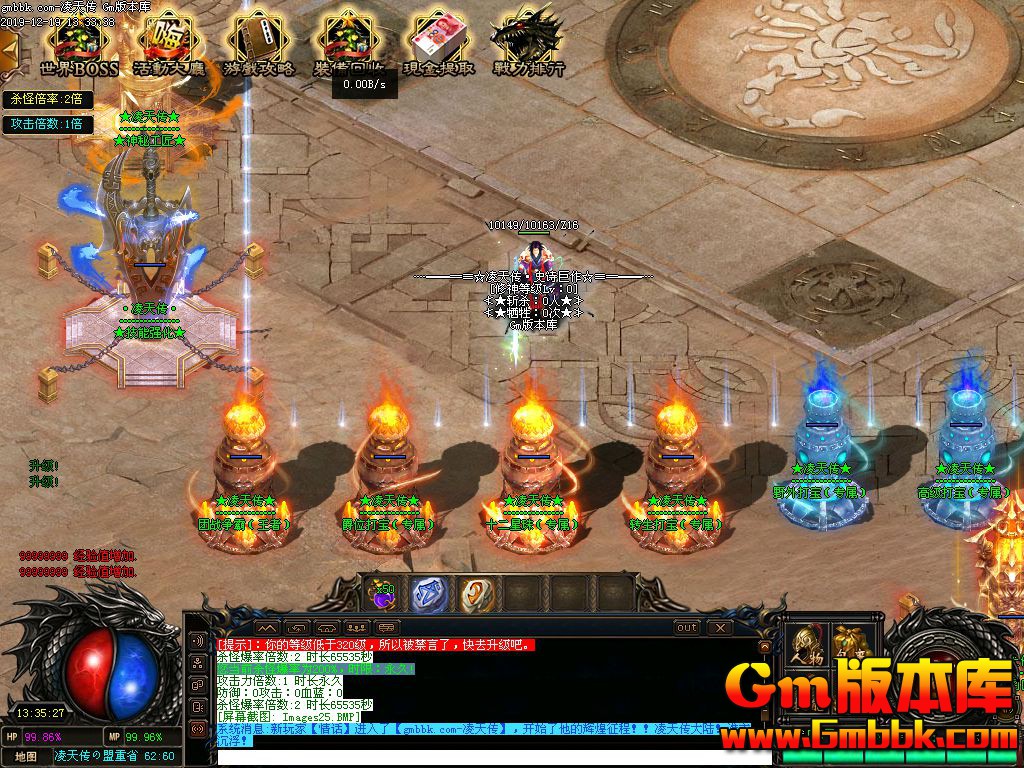Open the 现金提取 cash withdrawal icon
The height and width of the screenshot is (768, 1024).
point(438,43)
